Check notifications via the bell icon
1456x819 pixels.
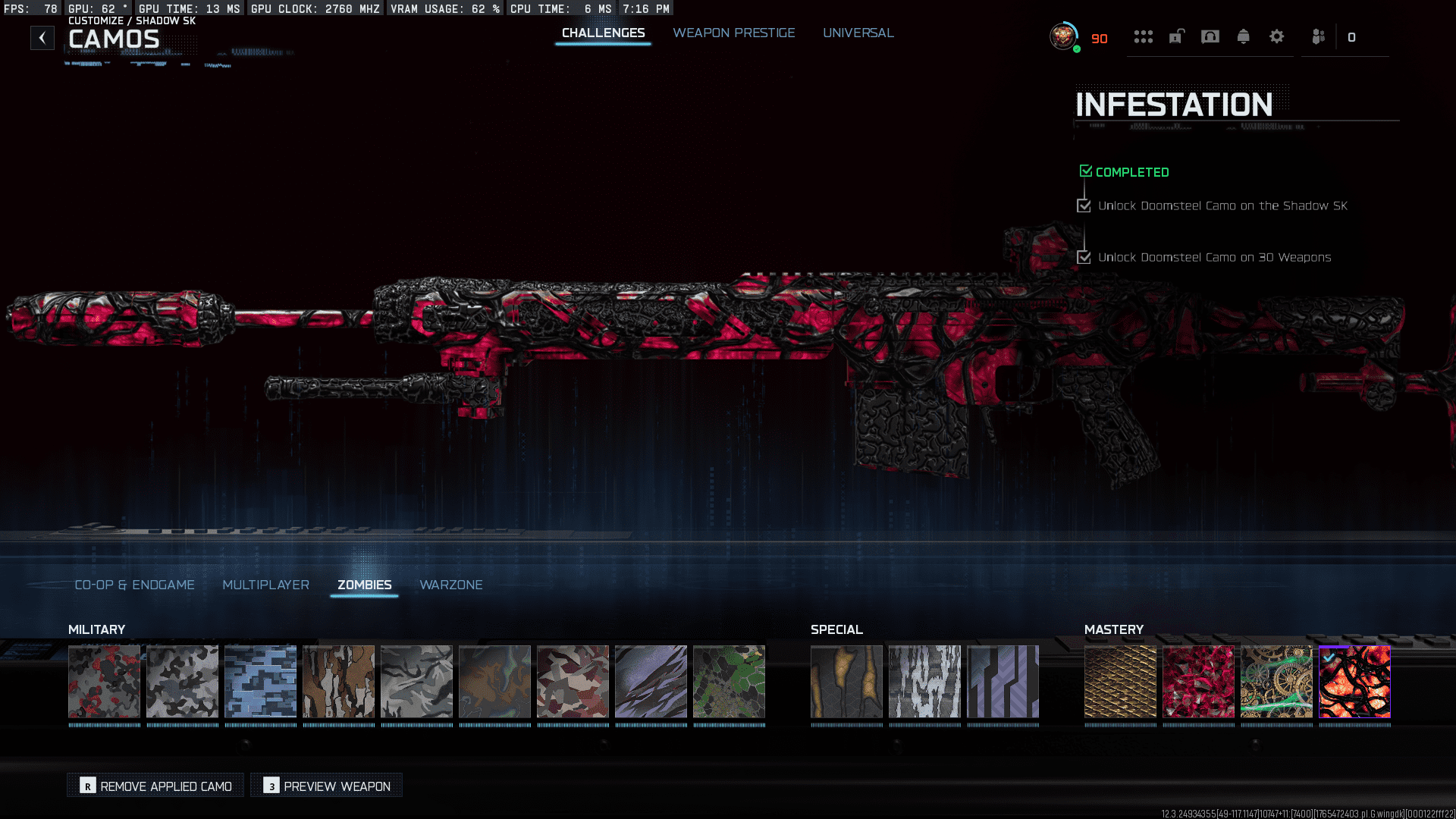tap(1244, 36)
